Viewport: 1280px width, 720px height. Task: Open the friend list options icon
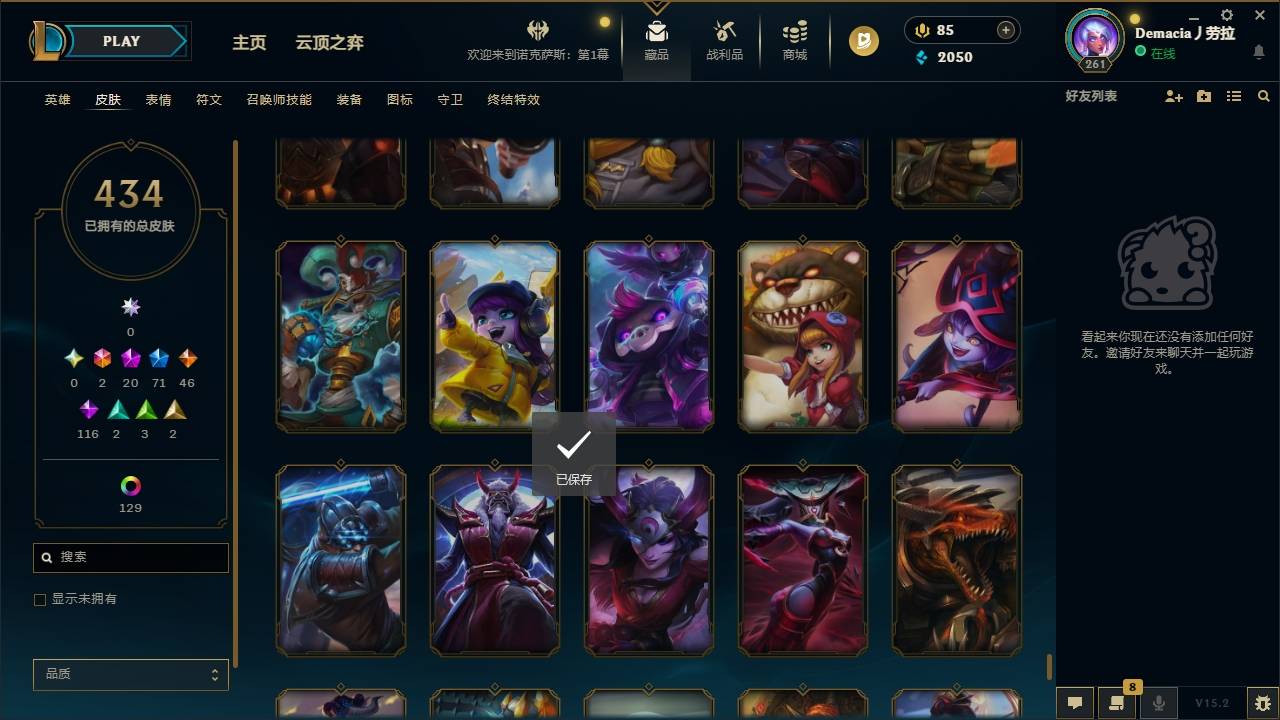click(1233, 96)
